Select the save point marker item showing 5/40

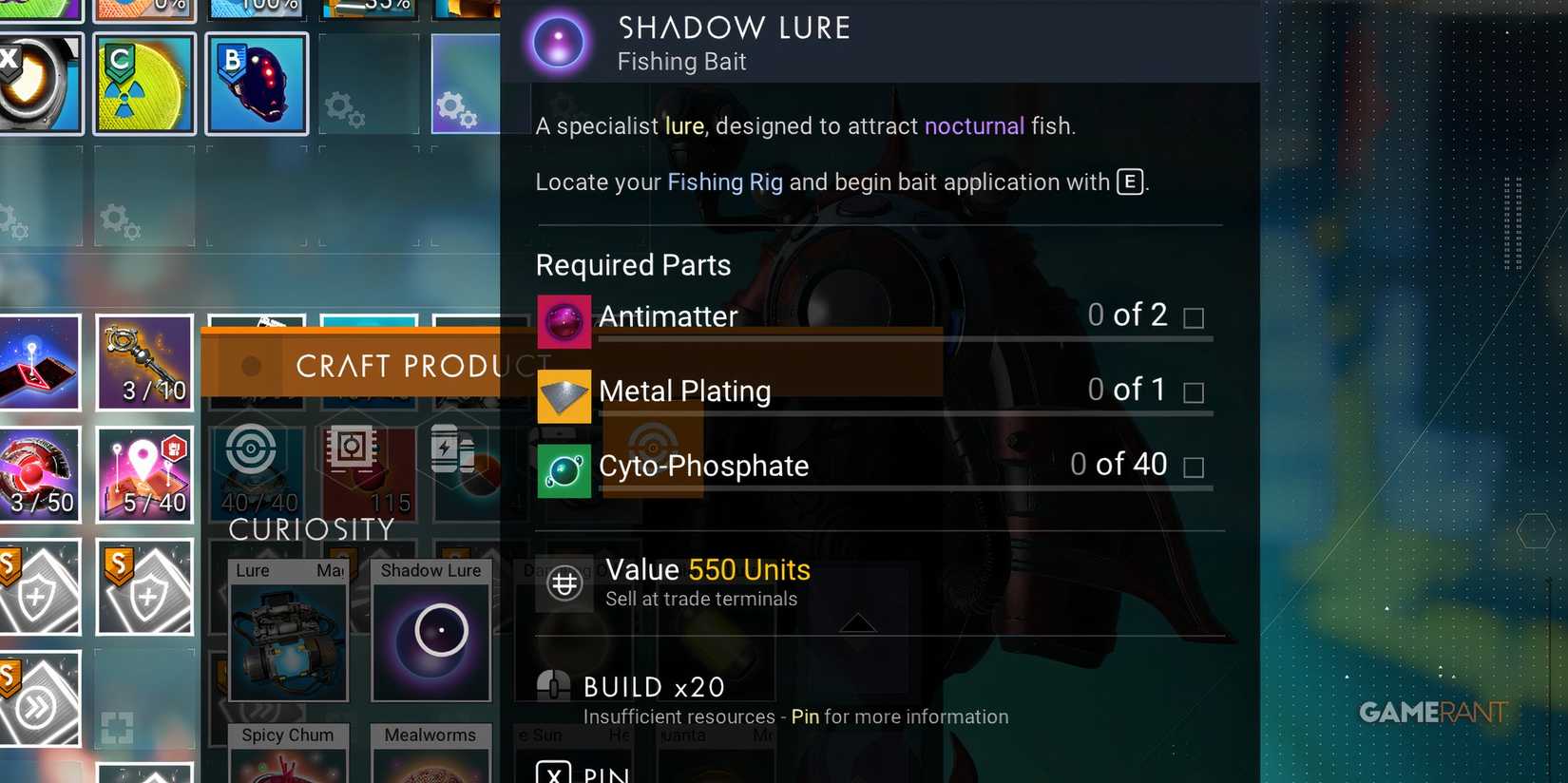pos(143,475)
